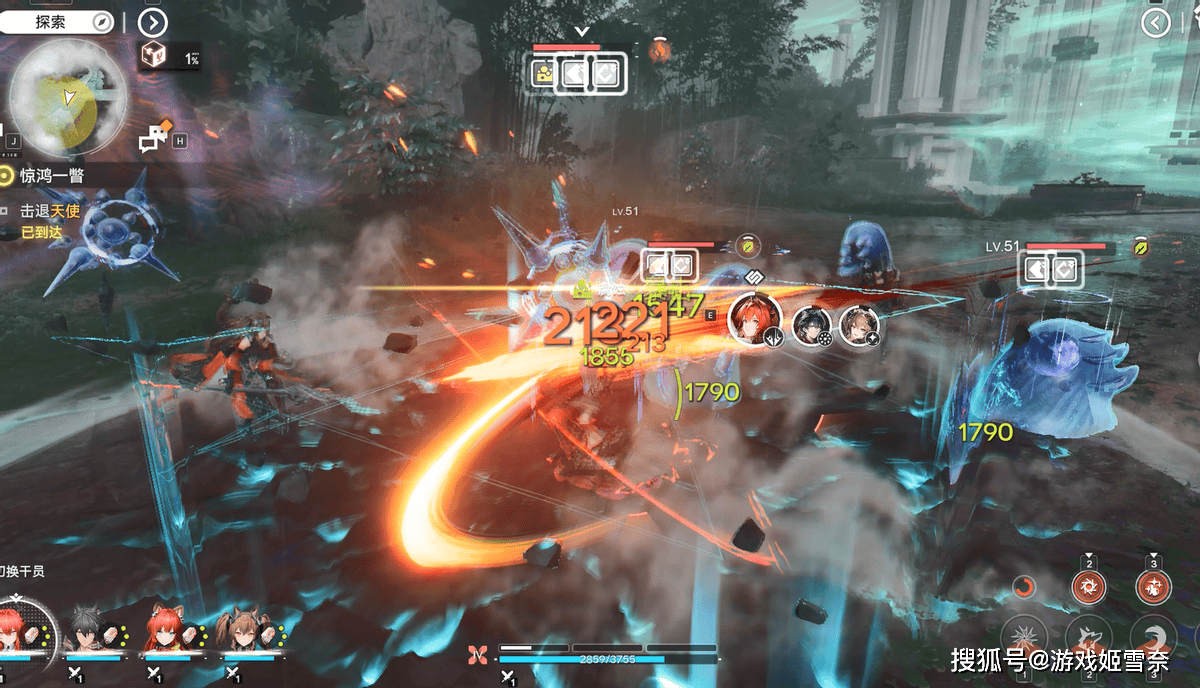The width and height of the screenshot is (1200, 688).
Task: Select the package box icon showing 1%
Action: 154,57
